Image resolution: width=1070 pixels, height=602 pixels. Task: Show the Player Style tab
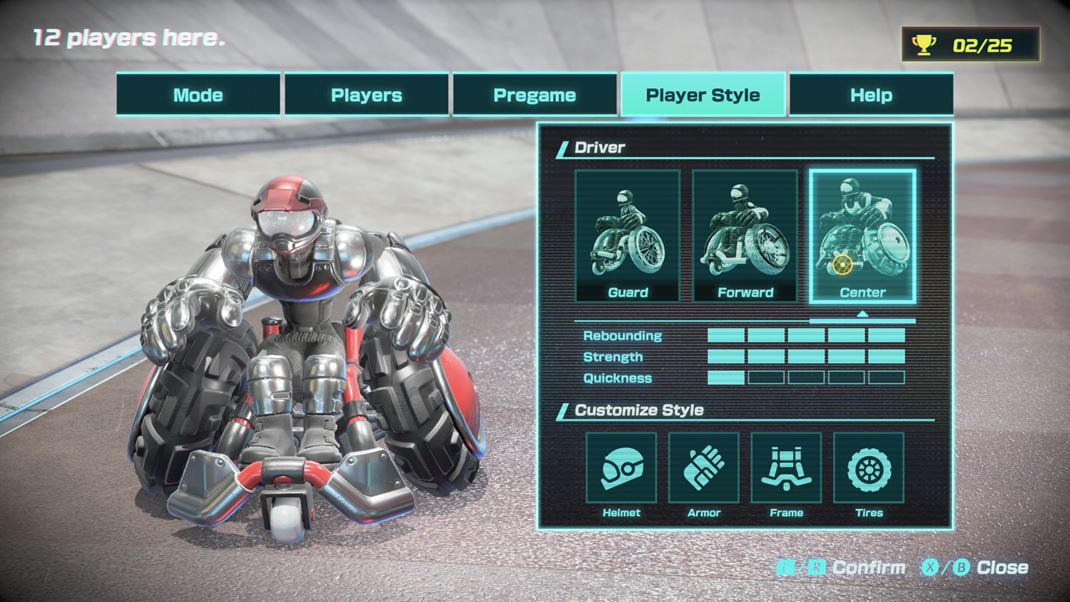pos(702,95)
